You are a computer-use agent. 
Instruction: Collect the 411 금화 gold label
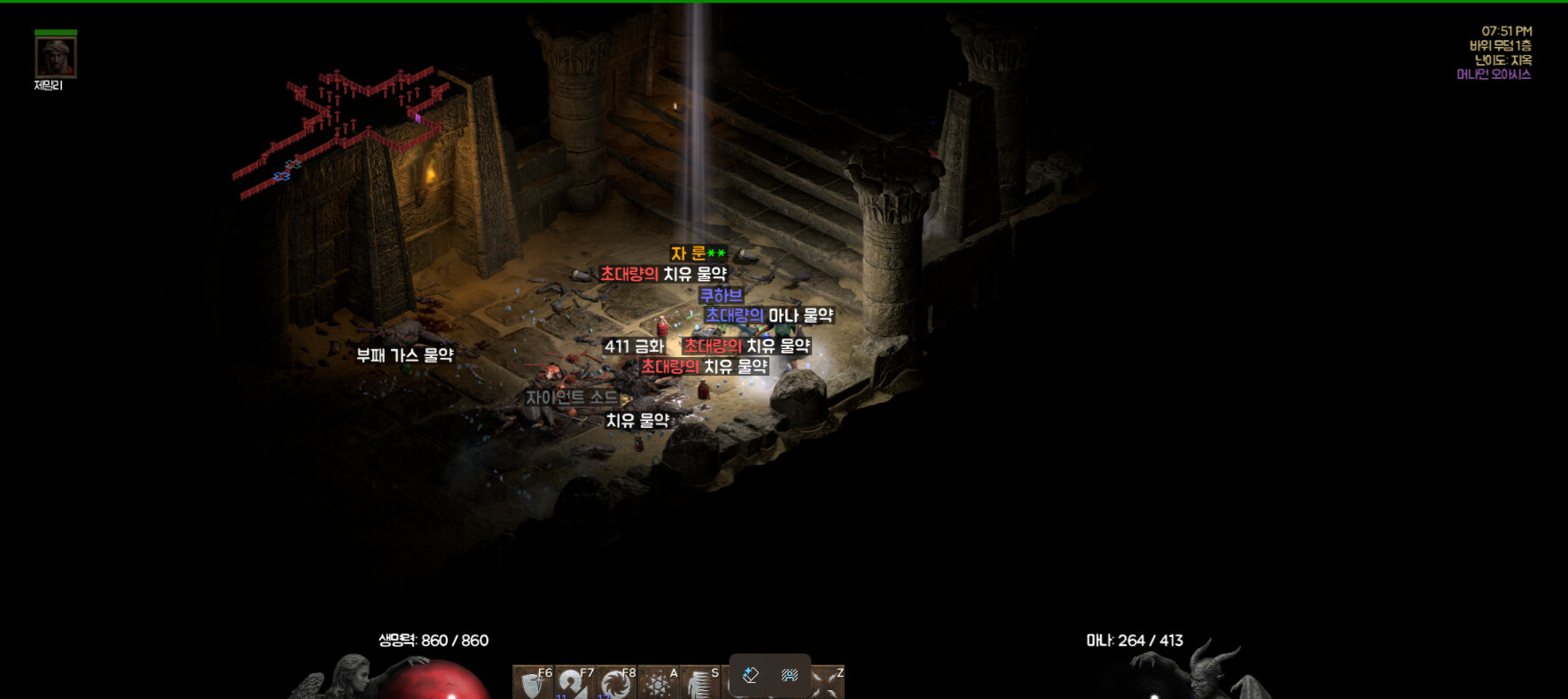tap(634, 346)
